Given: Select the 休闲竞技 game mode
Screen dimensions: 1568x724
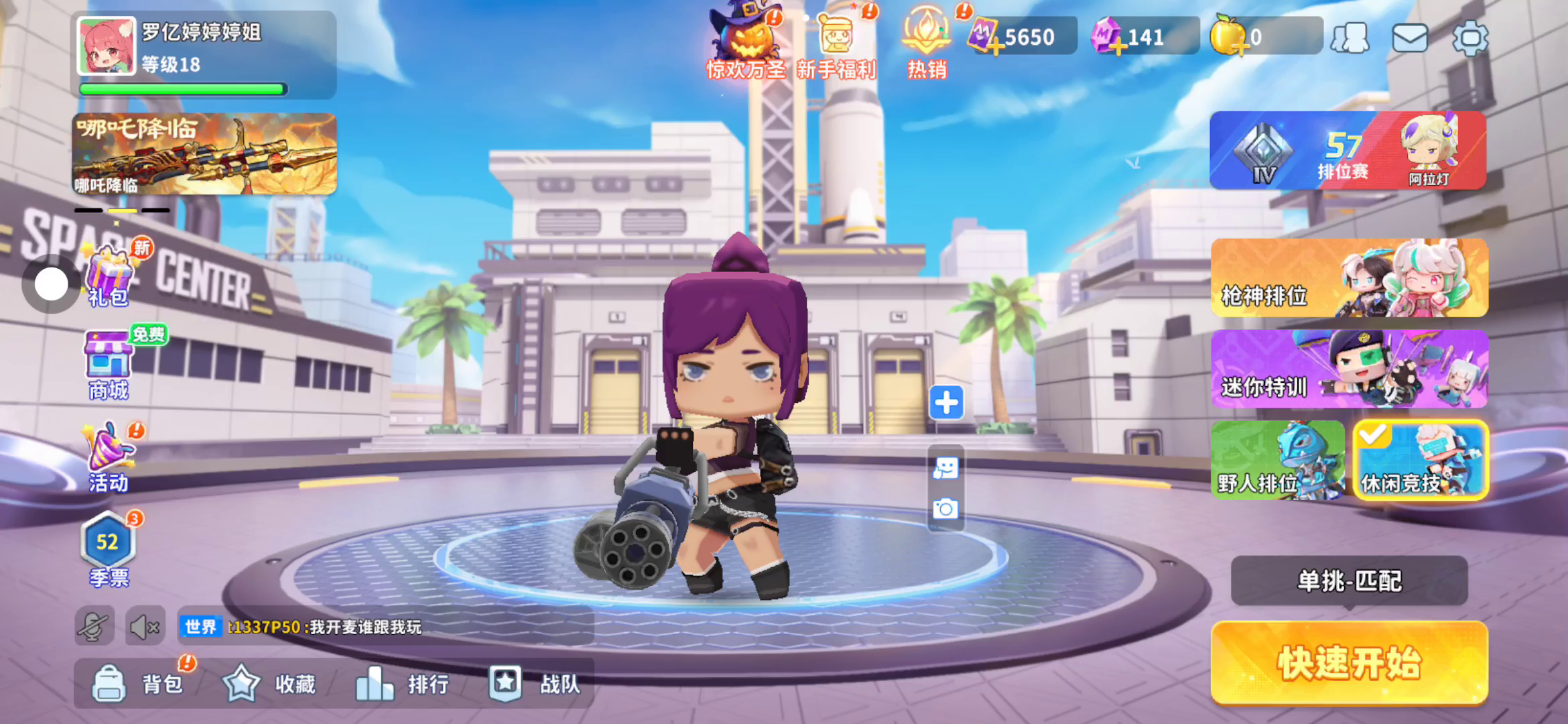Looking at the screenshot, I should click(1420, 460).
